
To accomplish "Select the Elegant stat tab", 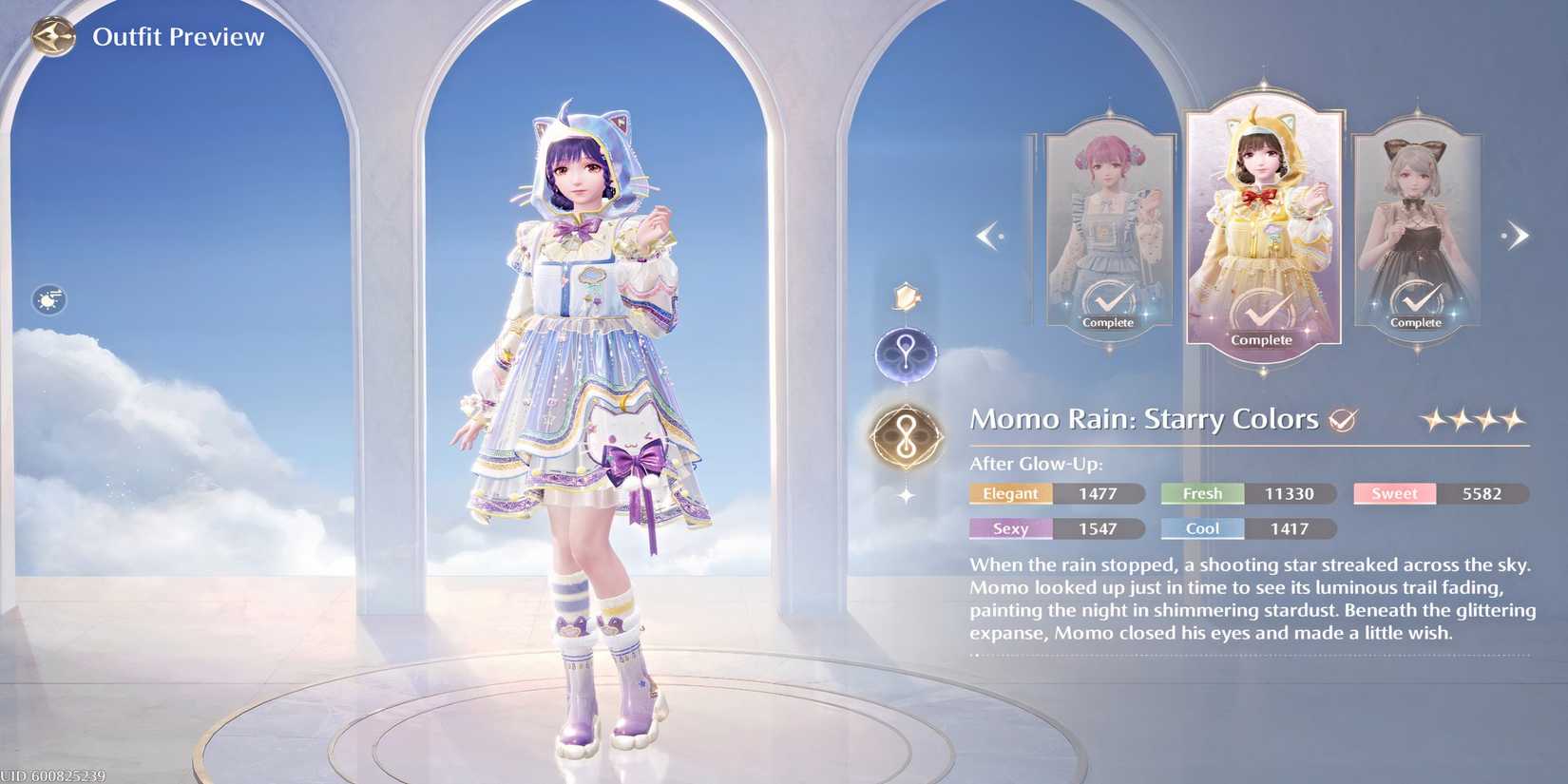I will tap(1010, 493).
